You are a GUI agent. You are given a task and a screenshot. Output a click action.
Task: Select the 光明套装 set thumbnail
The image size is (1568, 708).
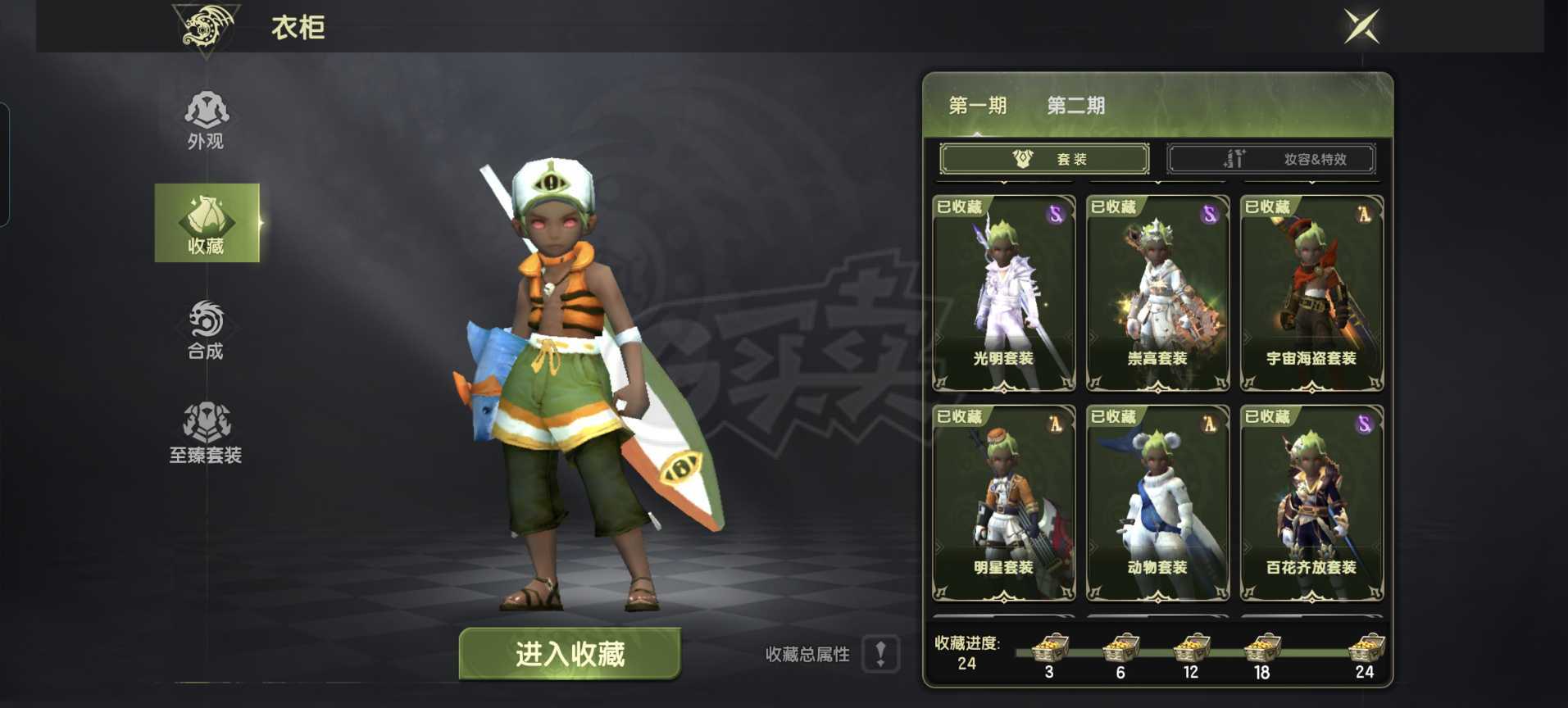[x=1003, y=295]
